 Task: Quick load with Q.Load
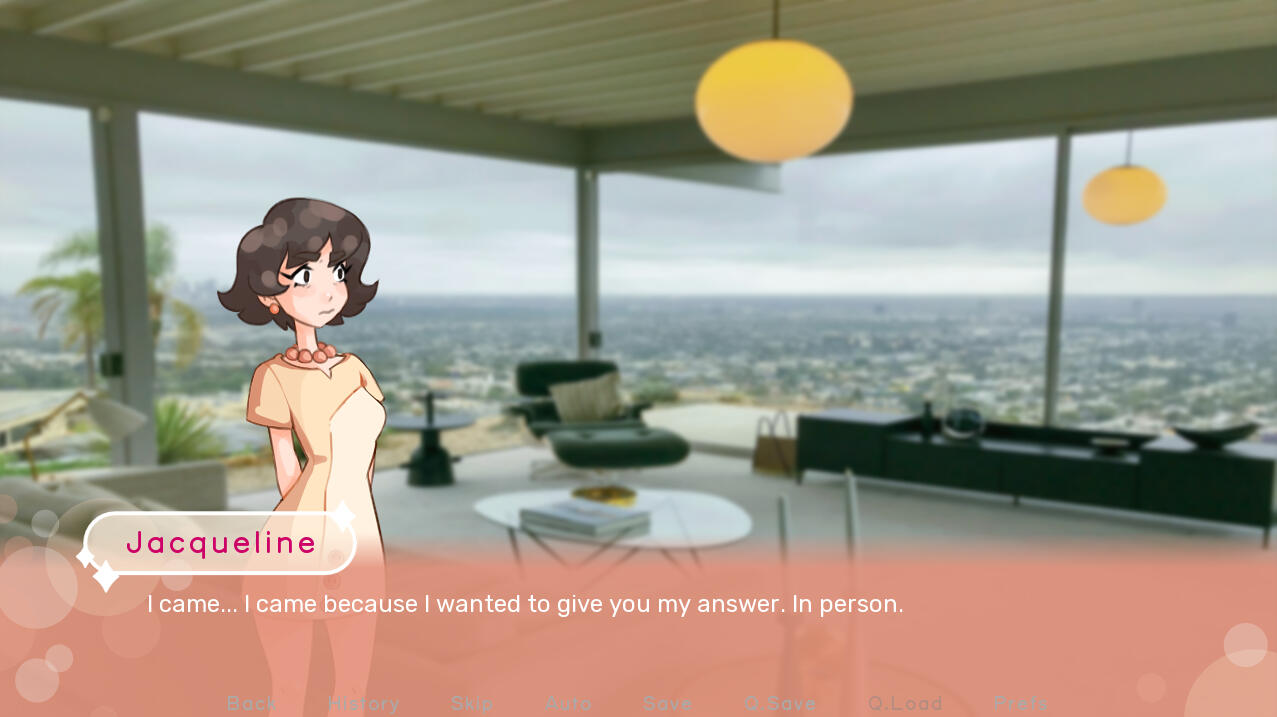[x=905, y=704]
